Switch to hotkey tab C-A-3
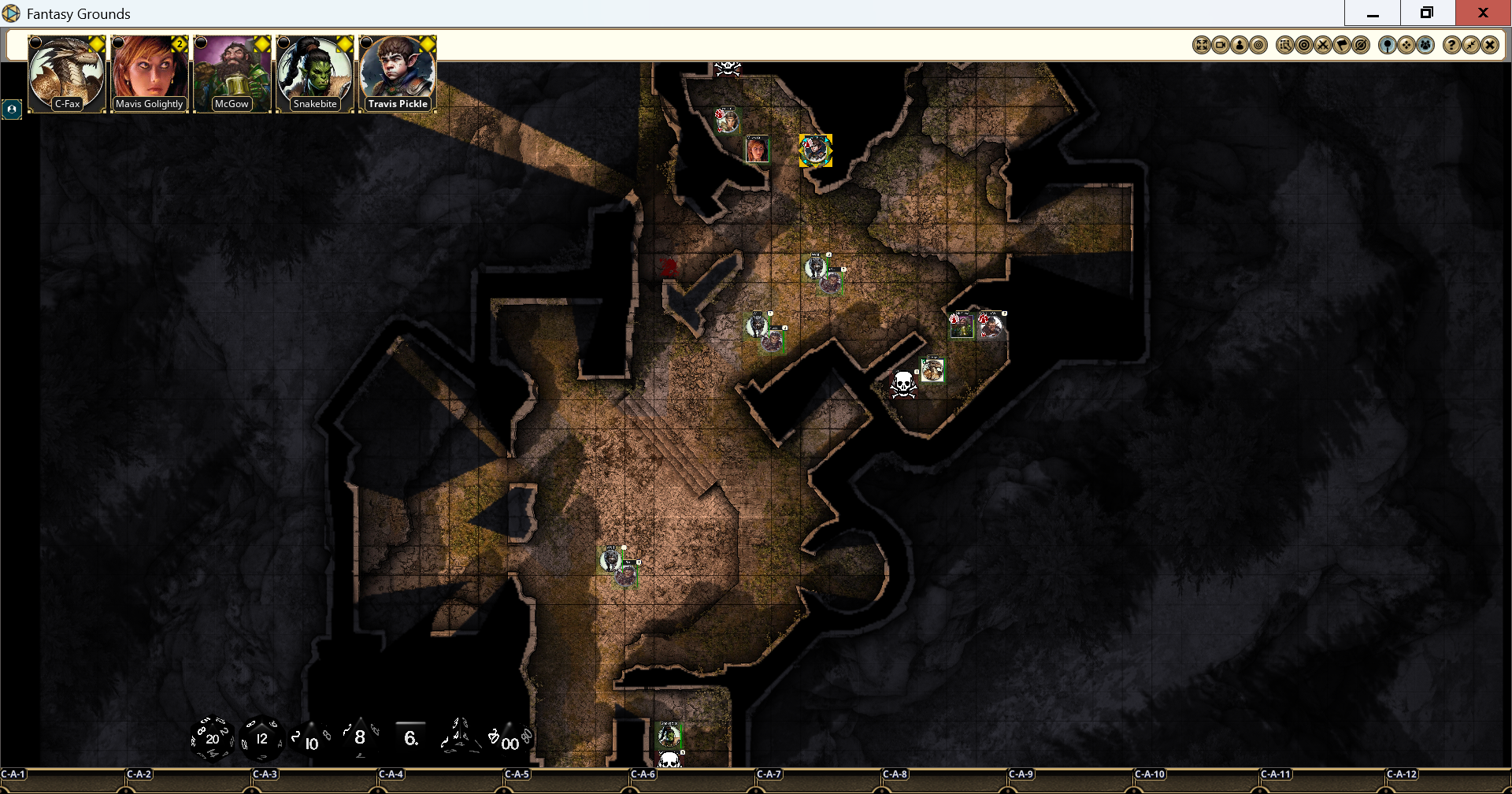Image resolution: width=1512 pixels, height=794 pixels. pyautogui.click(x=265, y=774)
